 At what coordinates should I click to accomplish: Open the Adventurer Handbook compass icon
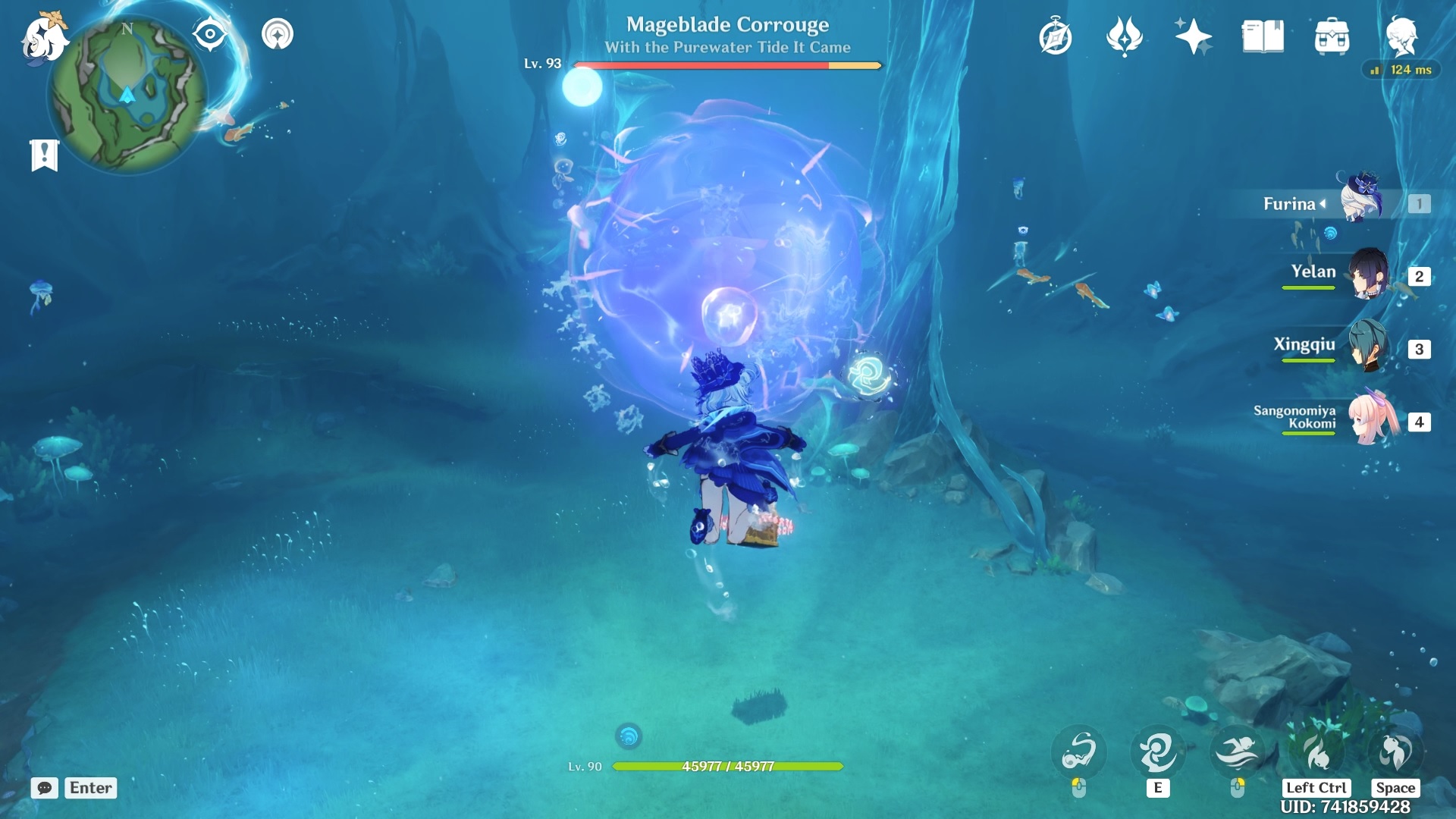1056,35
